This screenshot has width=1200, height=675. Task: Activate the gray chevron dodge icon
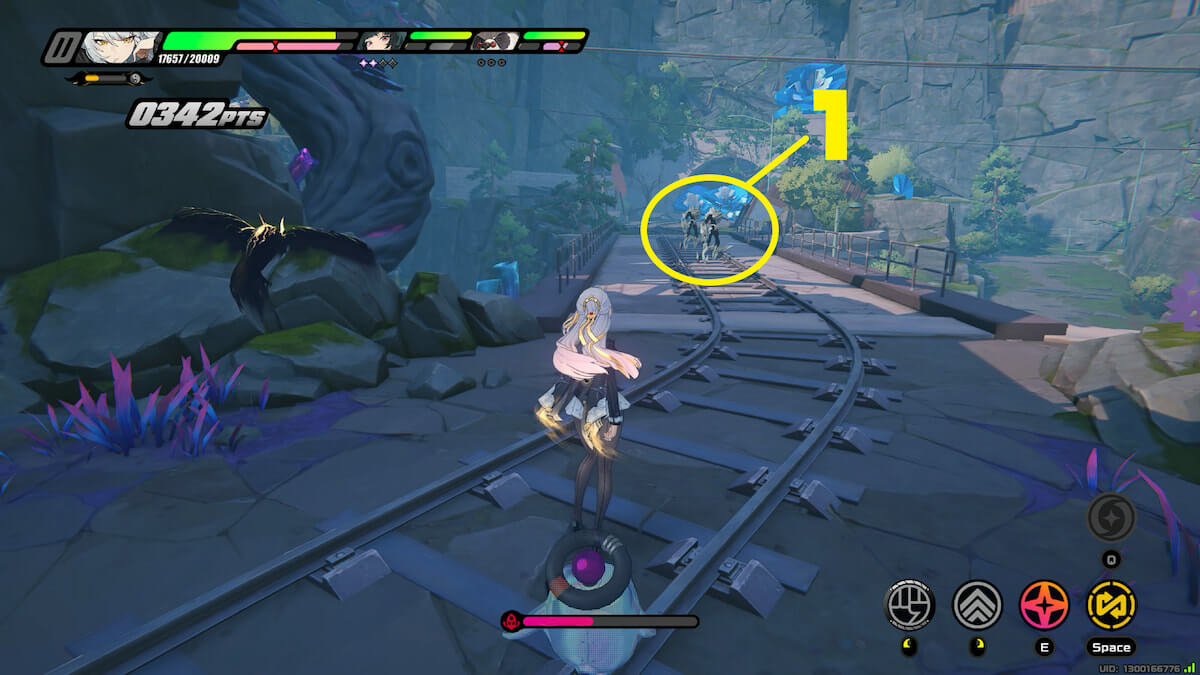(977, 605)
